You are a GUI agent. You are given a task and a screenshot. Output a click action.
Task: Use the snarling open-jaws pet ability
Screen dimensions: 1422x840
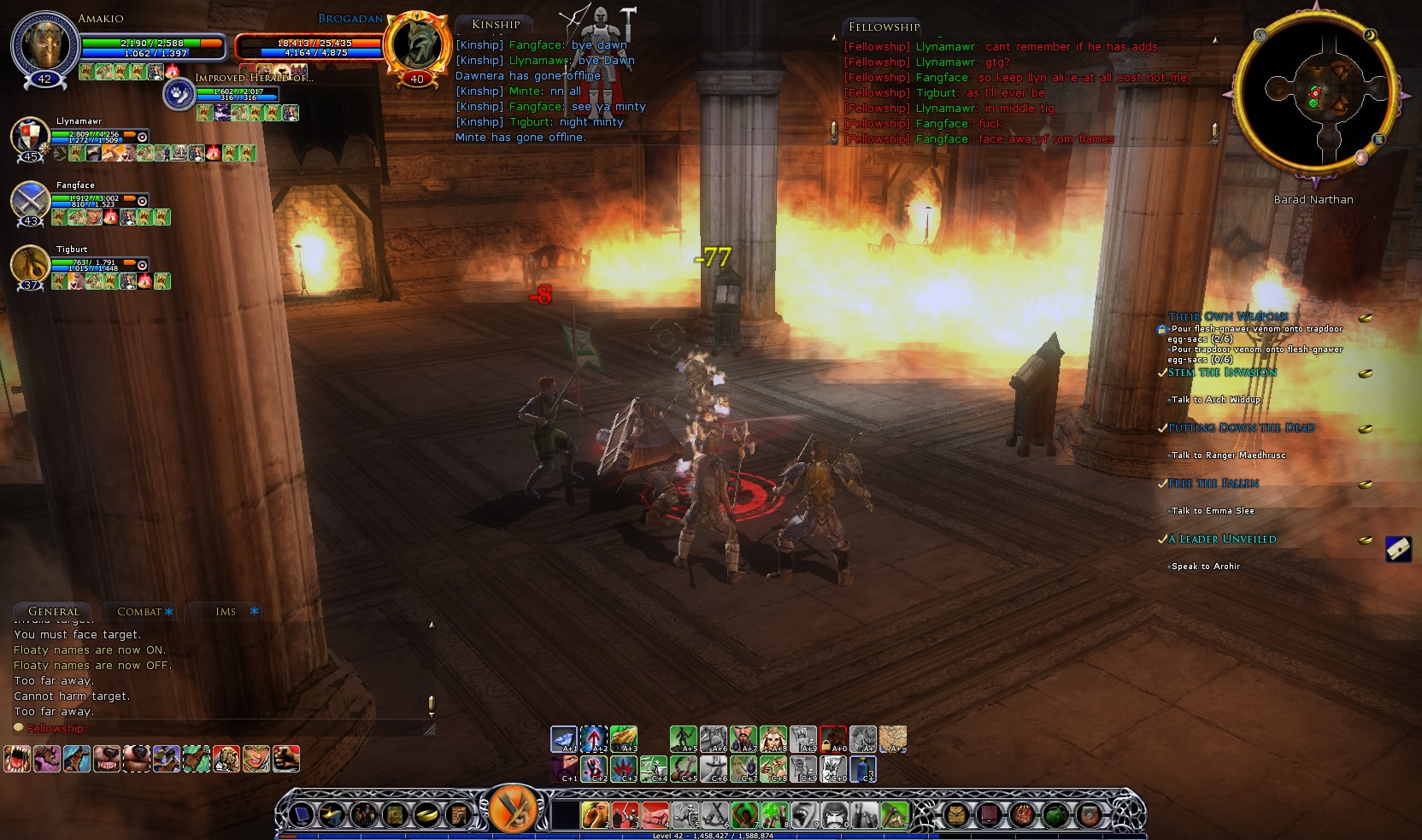[17, 759]
